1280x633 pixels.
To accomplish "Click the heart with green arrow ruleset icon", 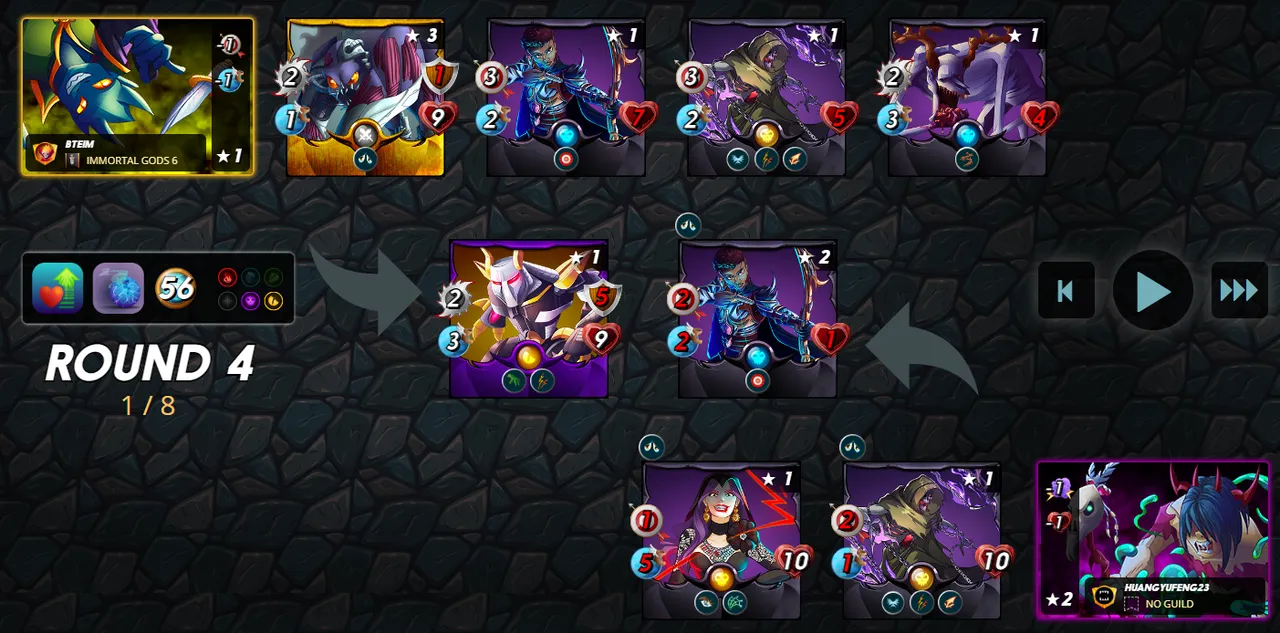I will (x=57, y=288).
